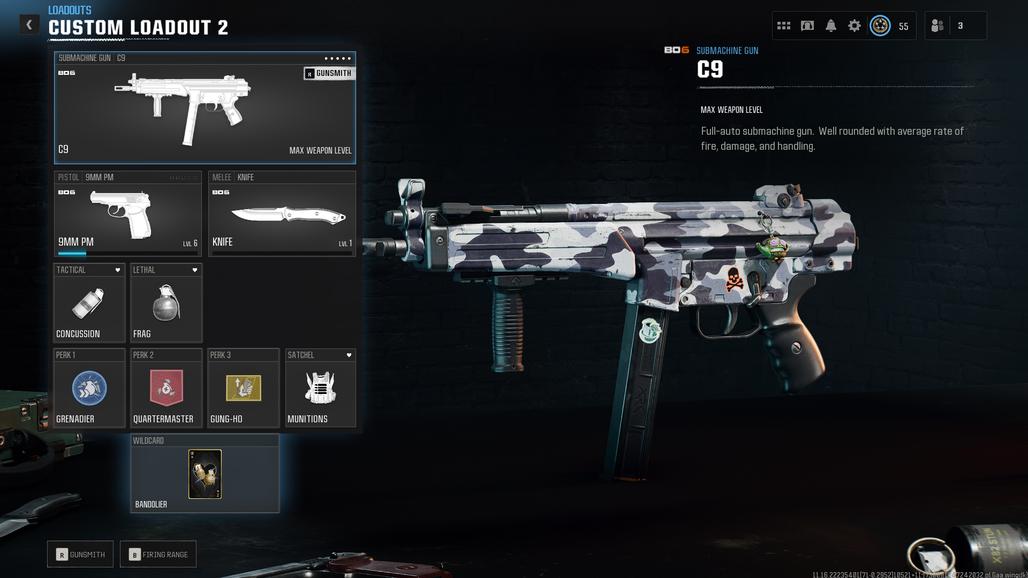1028x578 pixels.
Task: Open settings with the gear icon
Action: point(854,26)
